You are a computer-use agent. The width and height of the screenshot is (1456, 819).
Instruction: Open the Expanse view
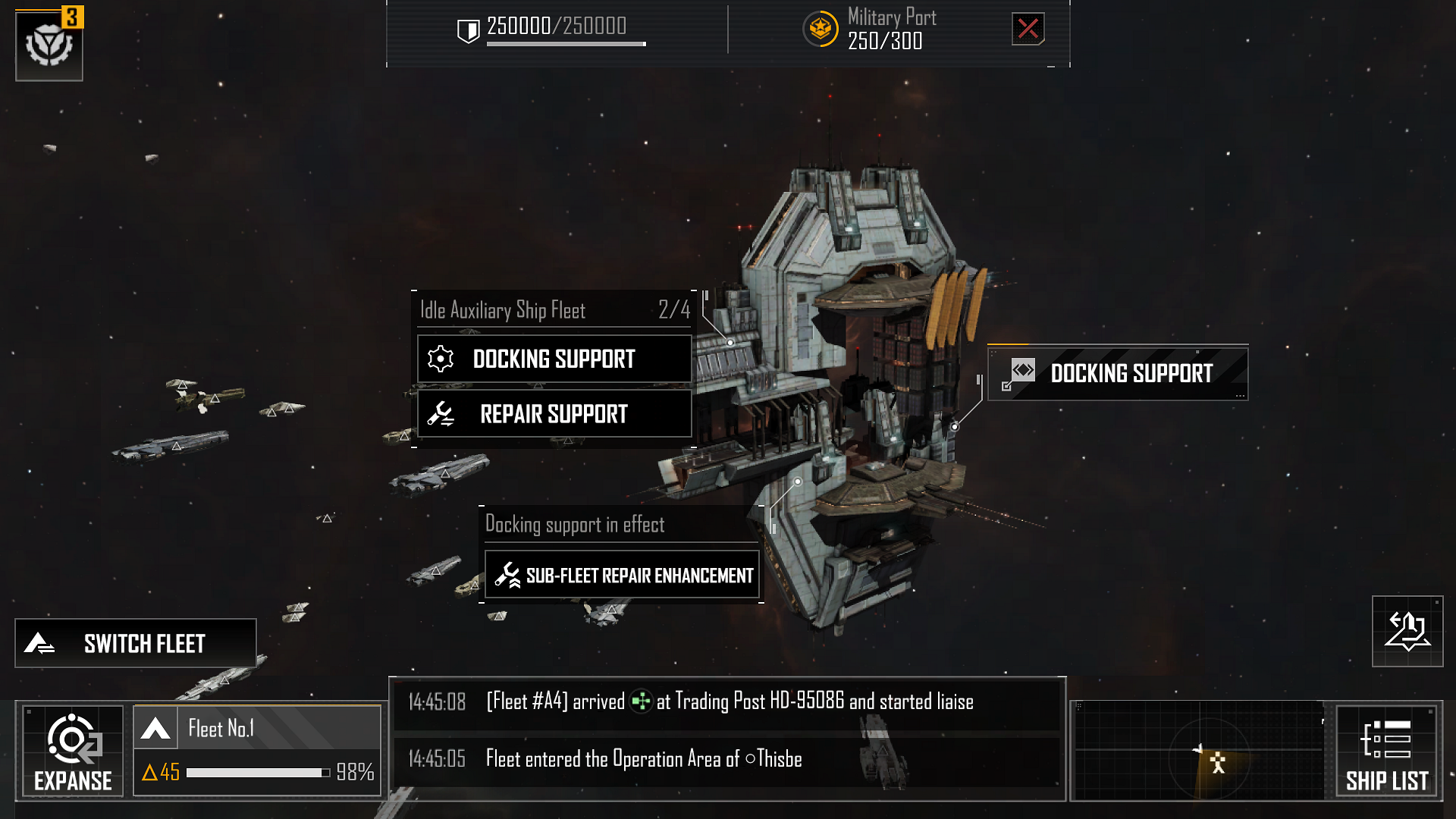[73, 751]
